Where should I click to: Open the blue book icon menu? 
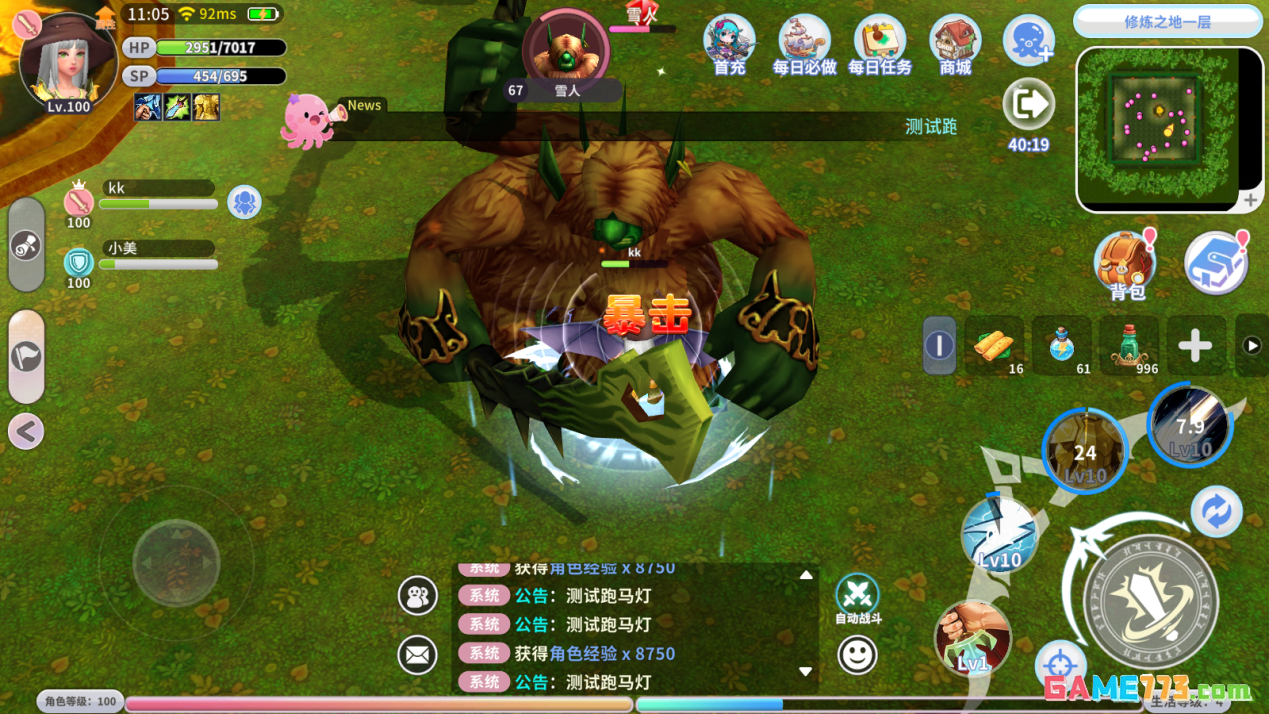(x=1216, y=263)
